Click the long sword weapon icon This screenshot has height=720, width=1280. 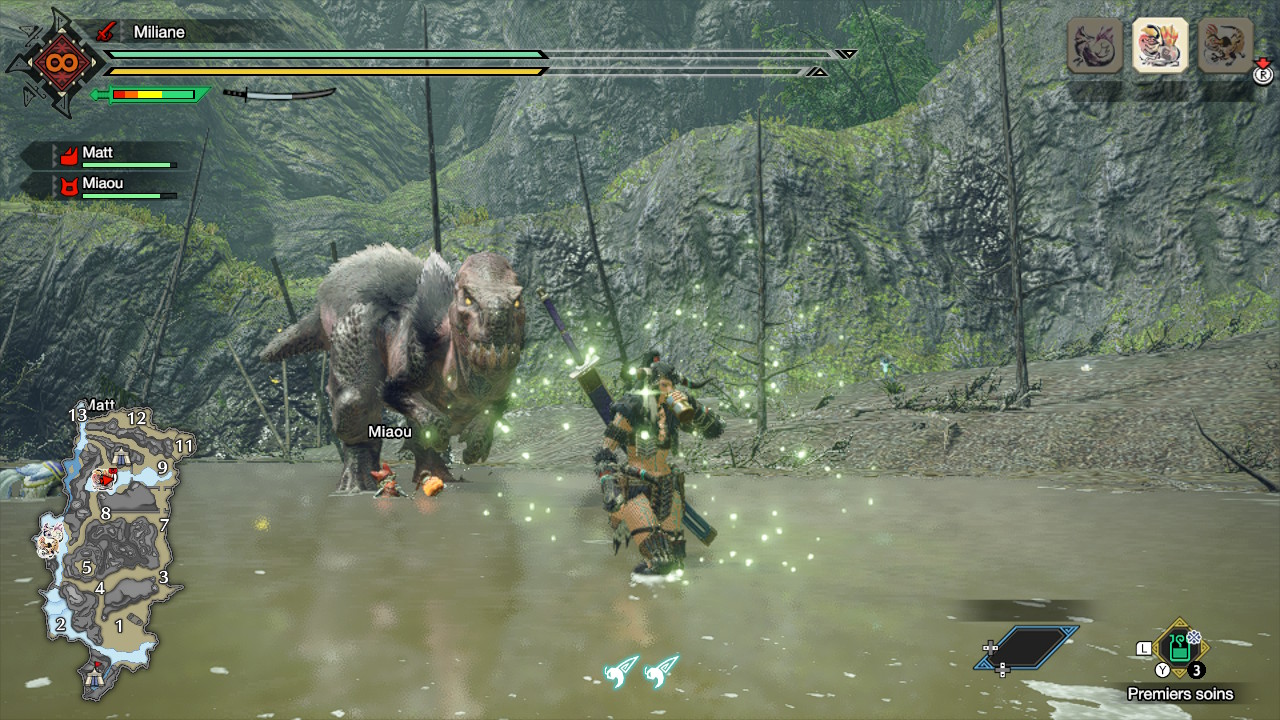pos(278,95)
